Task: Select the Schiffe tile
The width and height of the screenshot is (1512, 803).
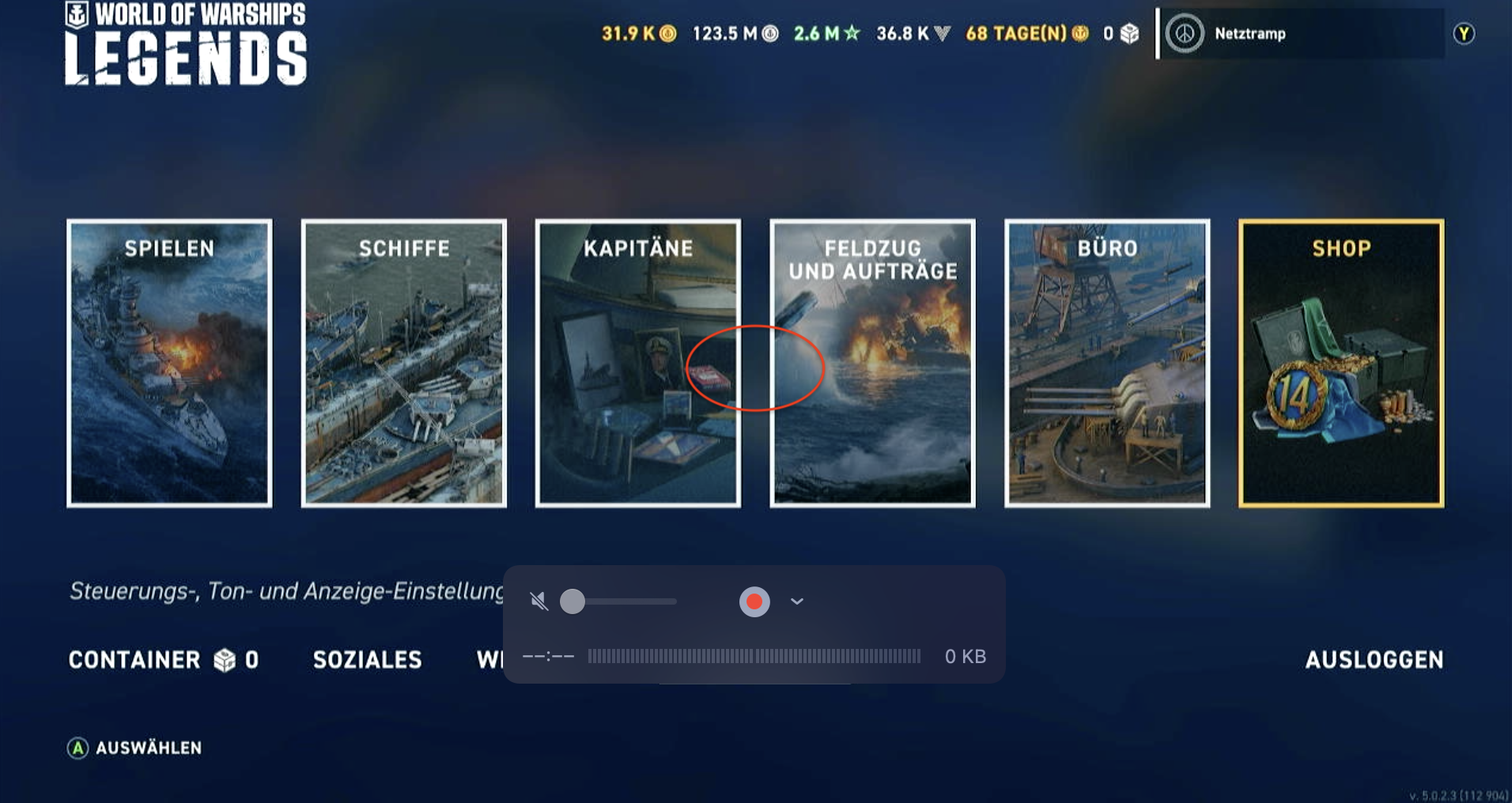Action: pos(403,363)
